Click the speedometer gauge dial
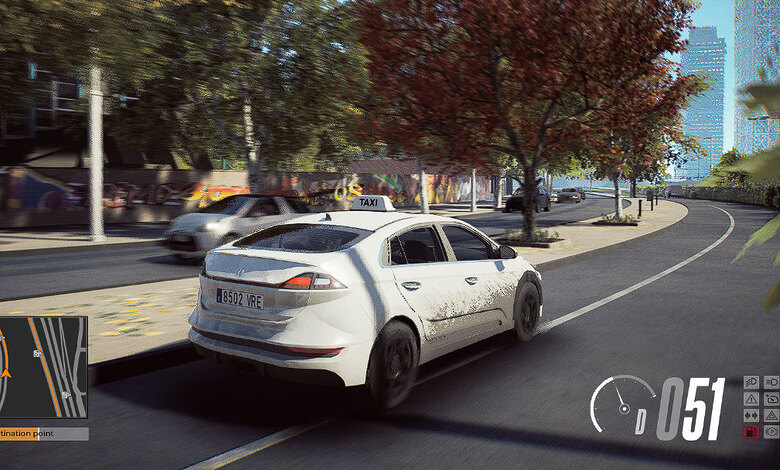The image size is (780, 470). pos(621,403)
